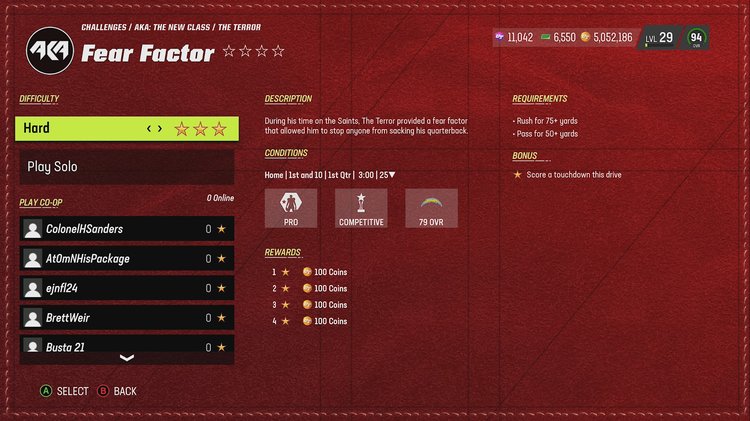Choose BrettWeir as co-op partner
750x421 pixels.
[x=127, y=318]
